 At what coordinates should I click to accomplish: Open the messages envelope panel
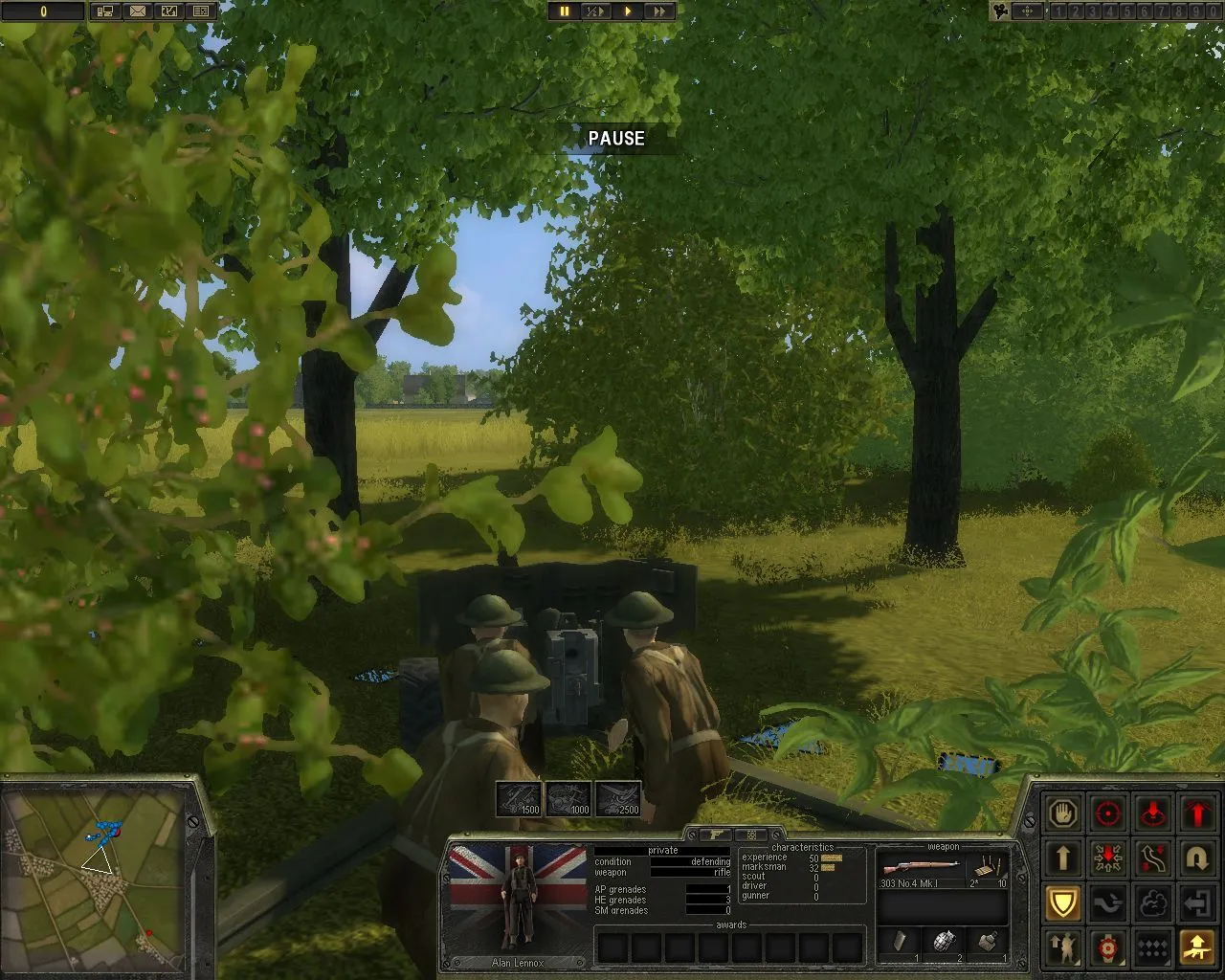pyautogui.click(x=137, y=12)
